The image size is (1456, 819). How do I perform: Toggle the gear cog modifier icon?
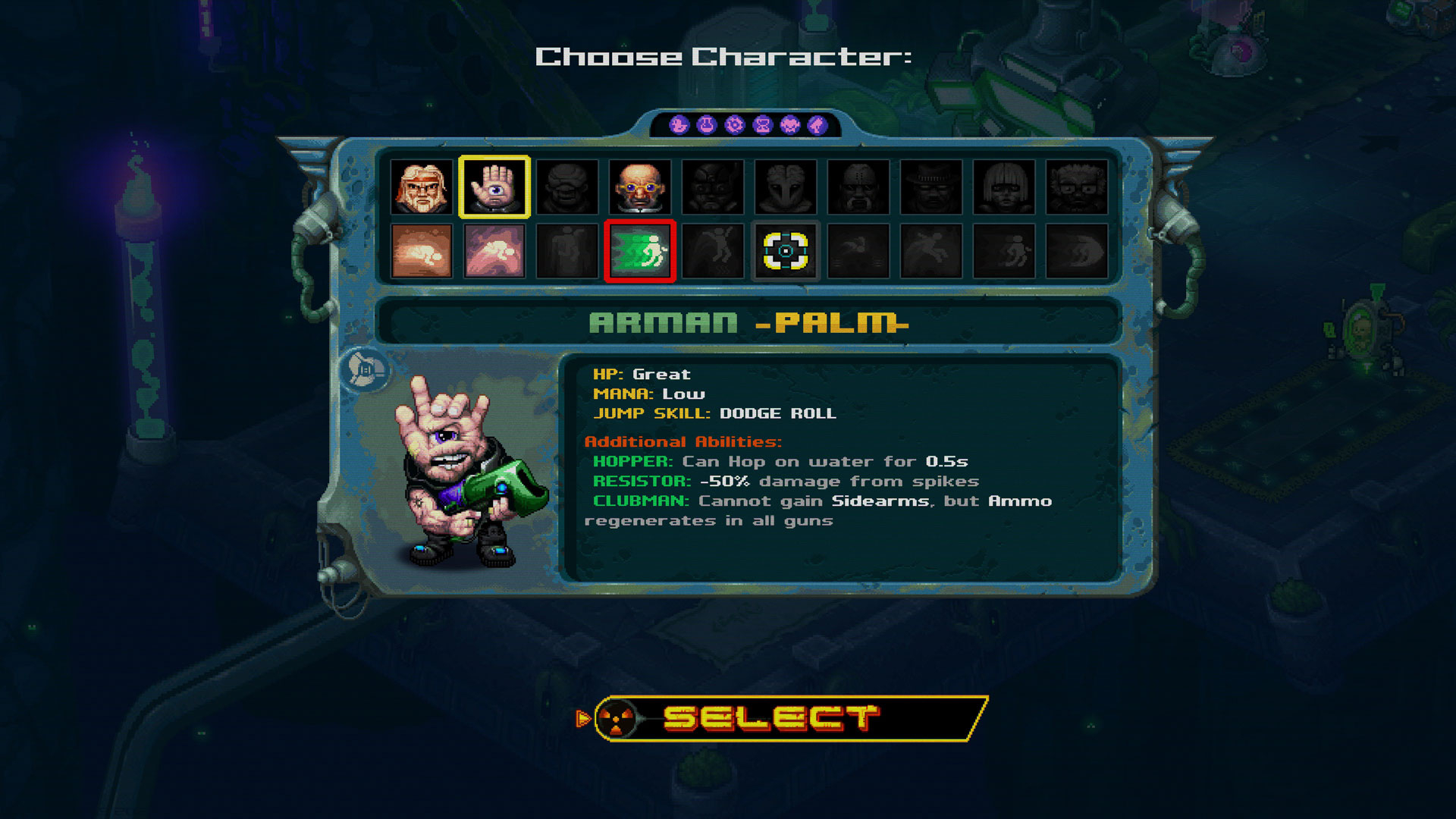(734, 125)
